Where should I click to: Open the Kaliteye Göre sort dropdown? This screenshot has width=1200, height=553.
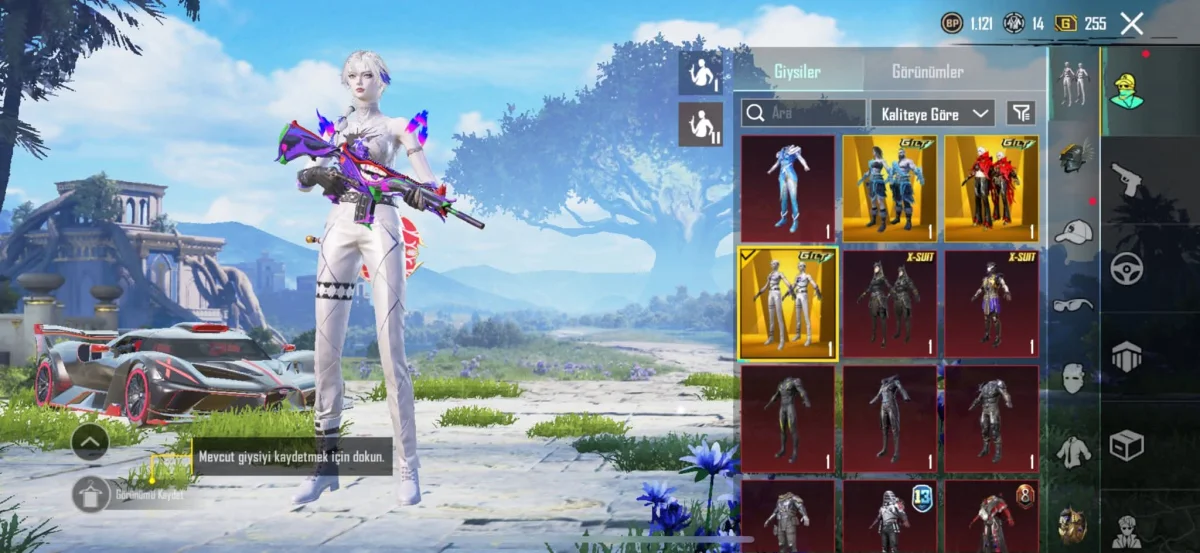click(x=932, y=113)
